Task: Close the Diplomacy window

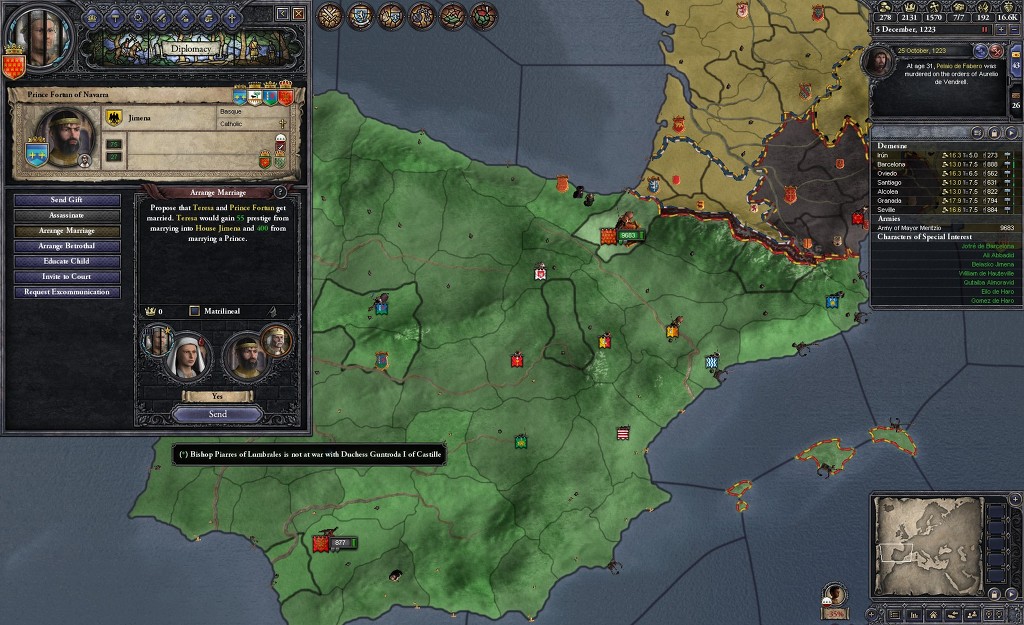Action: pos(299,13)
